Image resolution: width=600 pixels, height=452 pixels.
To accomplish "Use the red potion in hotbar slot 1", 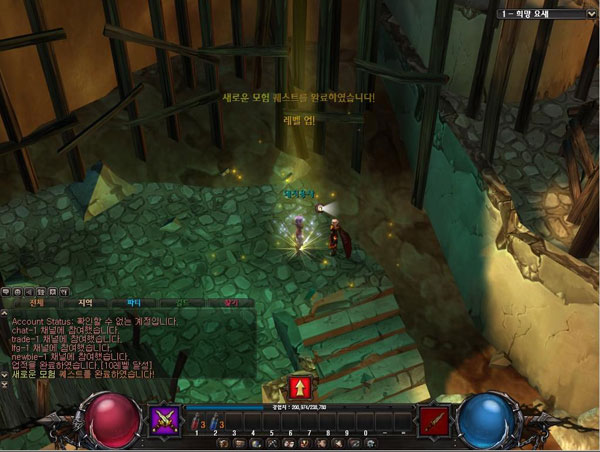I will [x=198, y=423].
